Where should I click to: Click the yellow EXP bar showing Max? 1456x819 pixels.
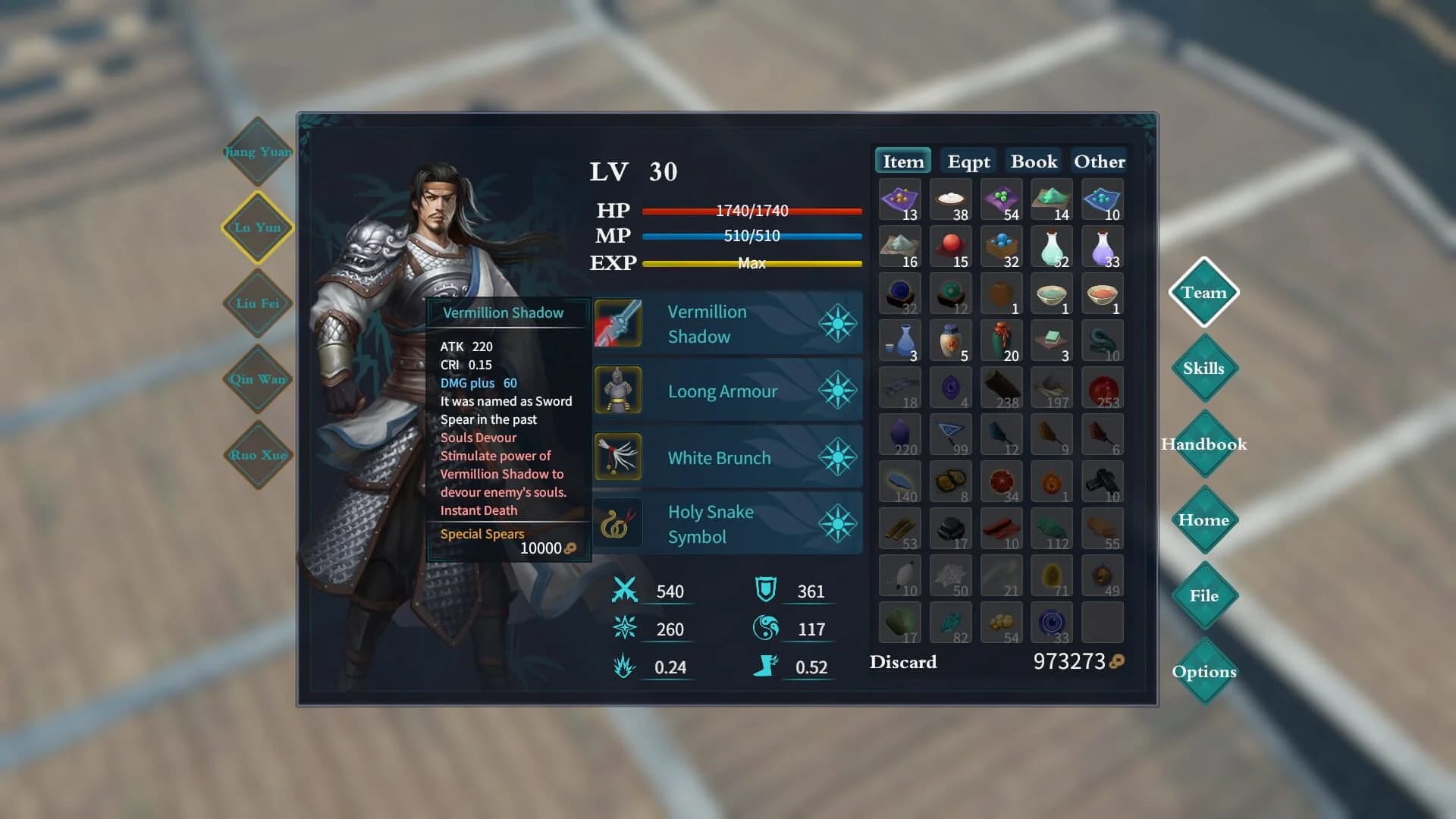point(752,263)
